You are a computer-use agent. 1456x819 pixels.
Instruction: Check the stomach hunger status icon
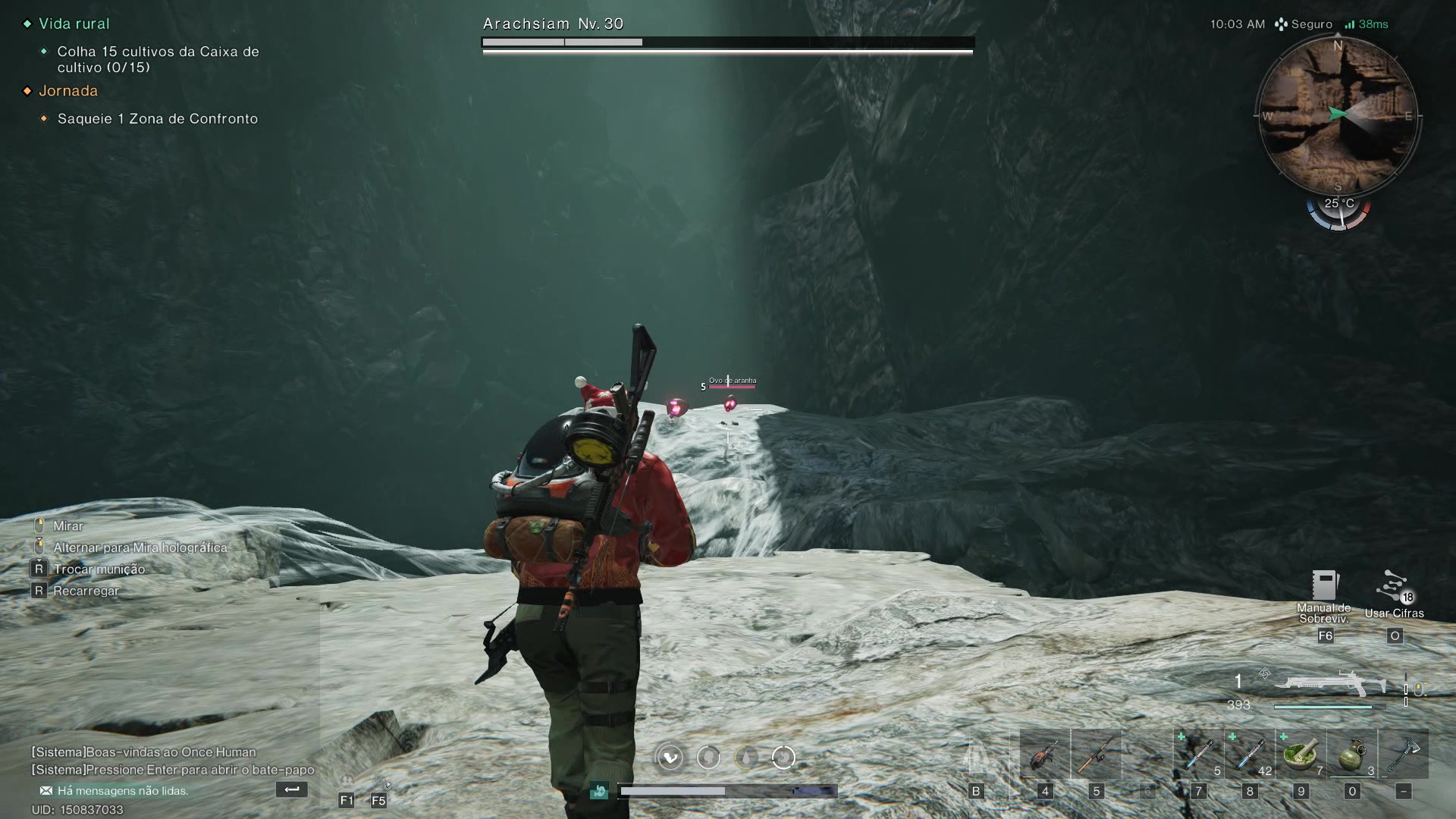point(783,757)
